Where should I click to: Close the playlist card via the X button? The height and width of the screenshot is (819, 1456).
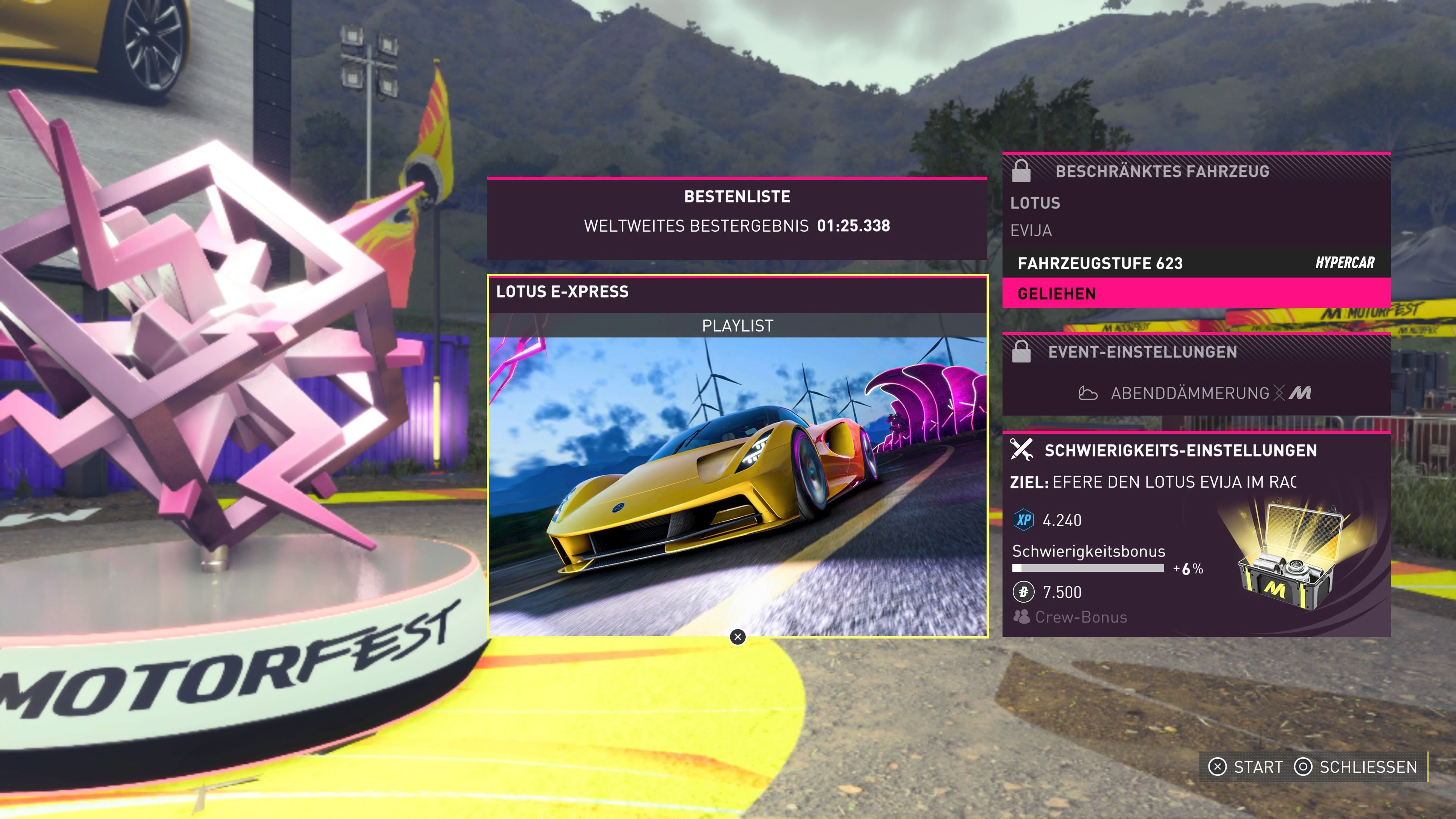pyautogui.click(x=737, y=637)
